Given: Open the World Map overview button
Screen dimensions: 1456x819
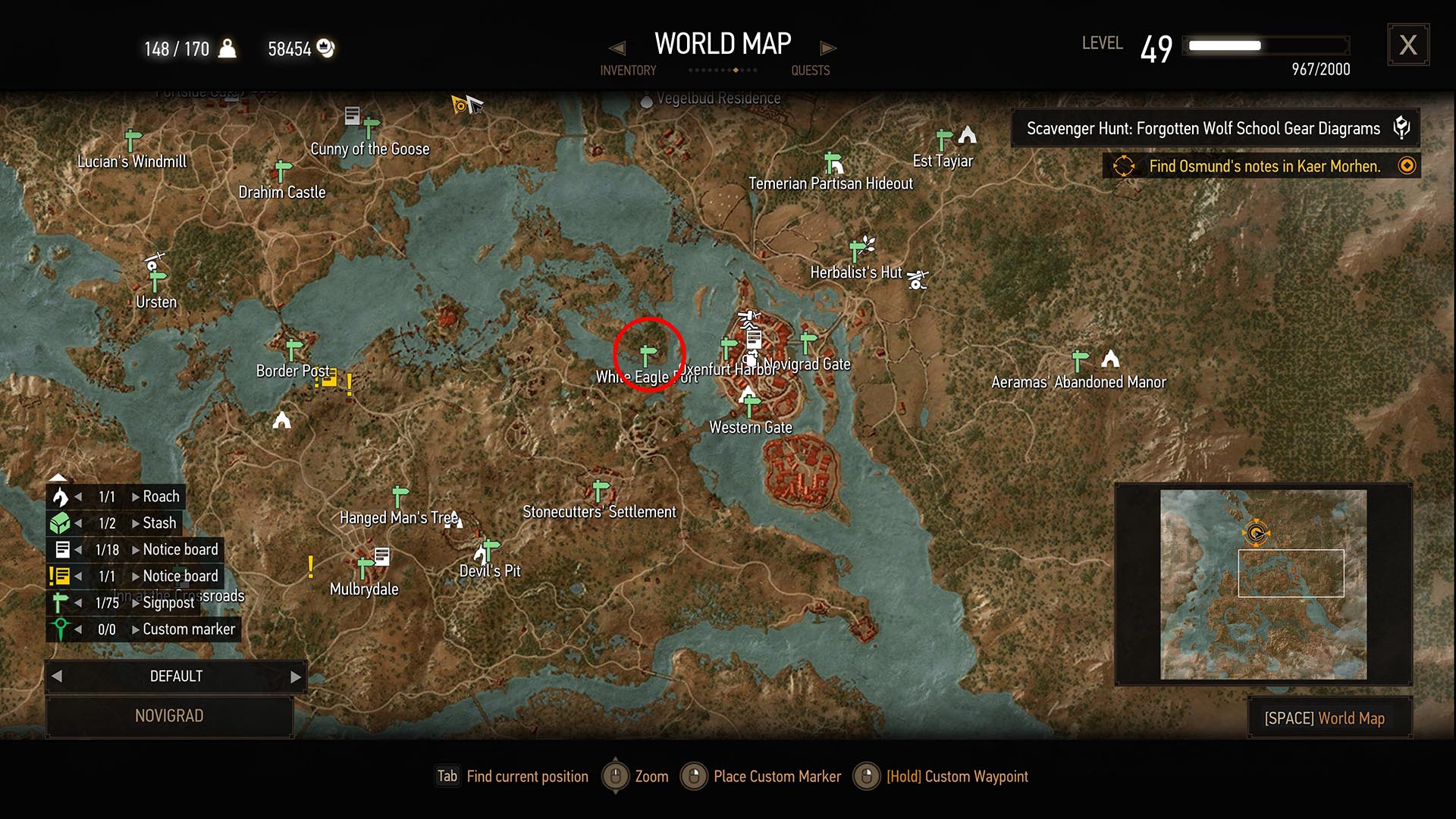Looking at the screenshot, I should [1329, 717].
